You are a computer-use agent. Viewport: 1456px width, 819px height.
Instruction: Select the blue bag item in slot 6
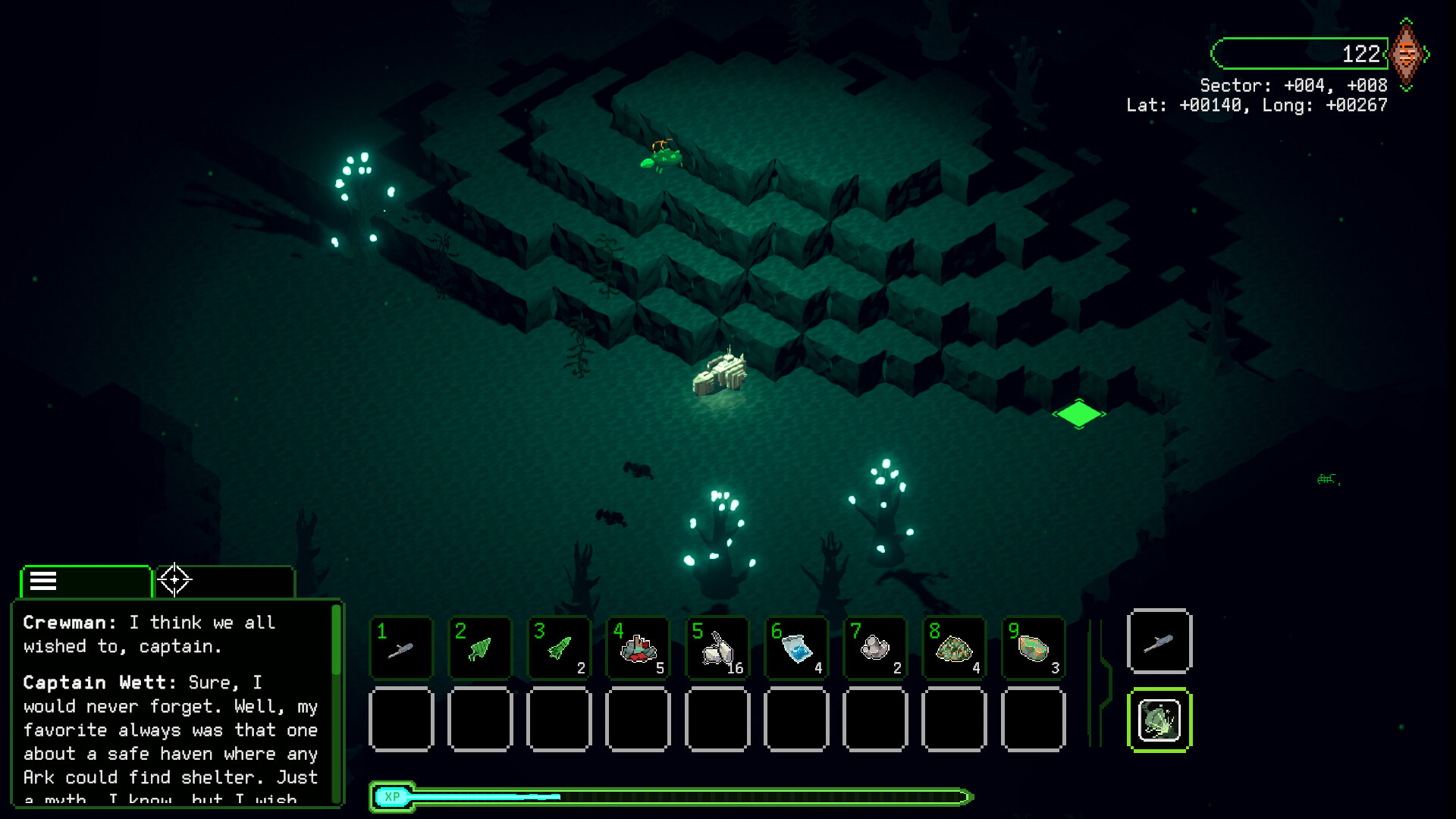(795, 648)
